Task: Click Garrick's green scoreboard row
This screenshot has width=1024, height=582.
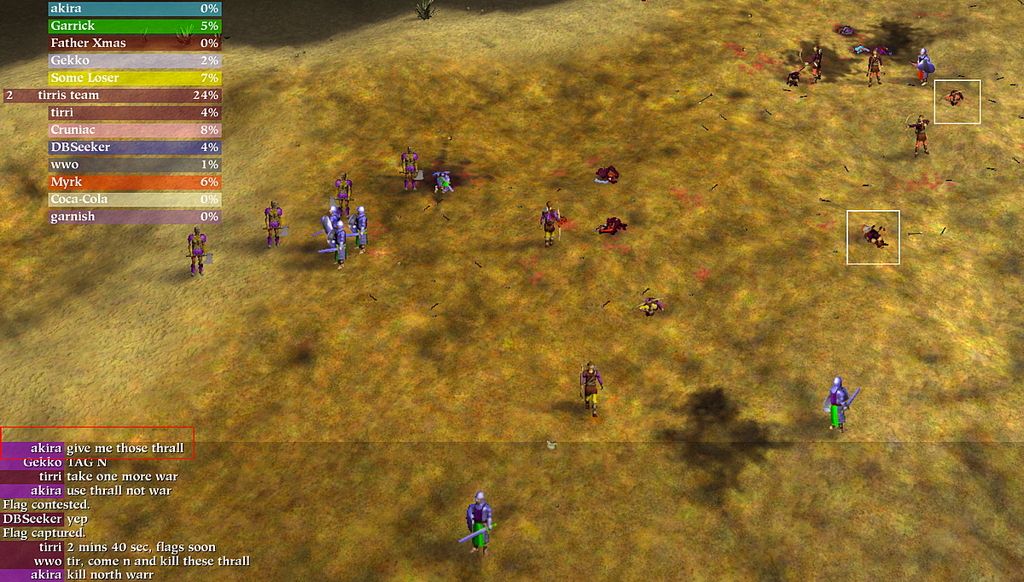Action: 135,26
